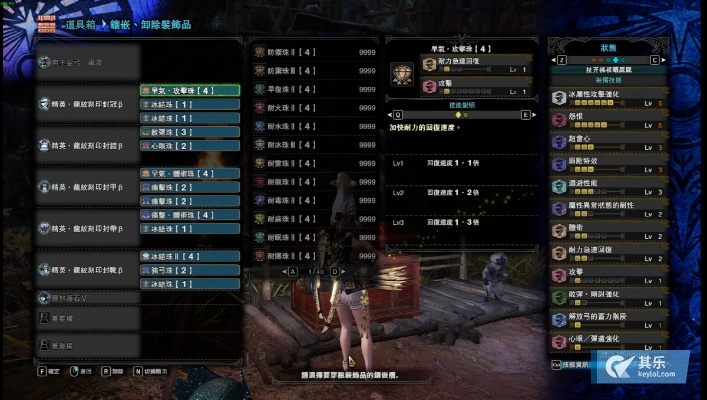Choose the 冰結珠II【4】 slot
Viewport: 707px width, 400px height.
[x=190, y=256]
